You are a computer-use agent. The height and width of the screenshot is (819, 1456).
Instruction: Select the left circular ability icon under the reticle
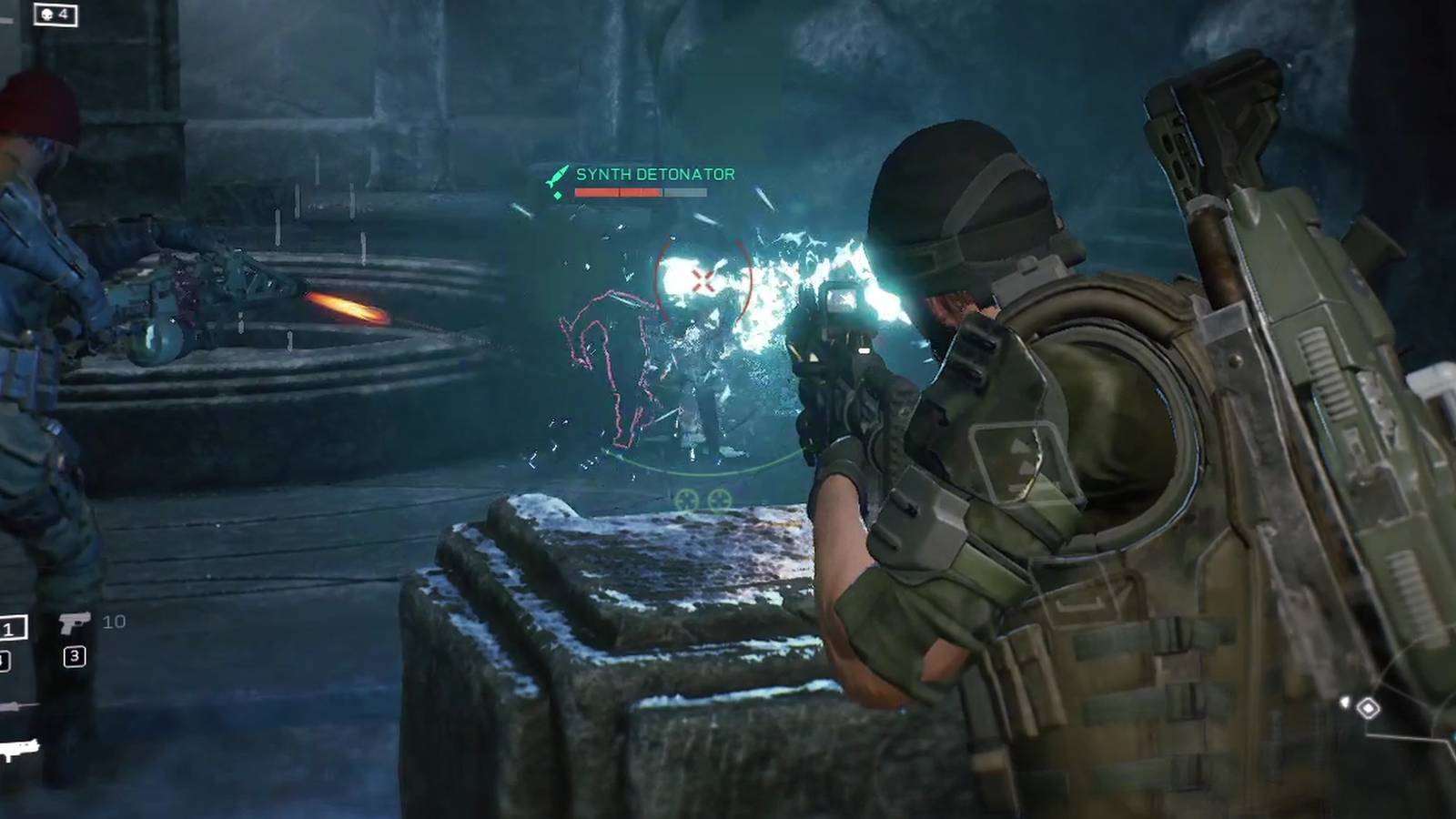tap(686, 499)
